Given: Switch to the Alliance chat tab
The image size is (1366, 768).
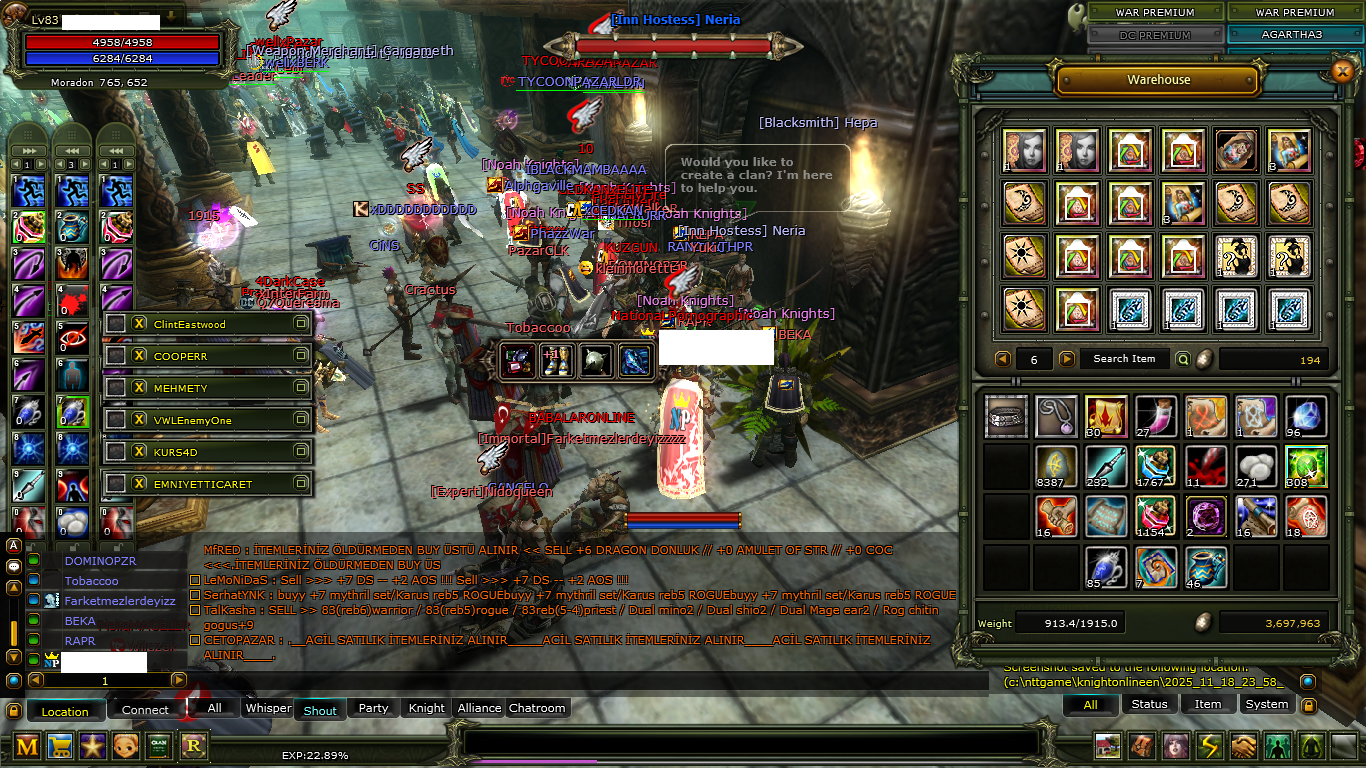Looking at the screenshot, I should coord(479,708).
